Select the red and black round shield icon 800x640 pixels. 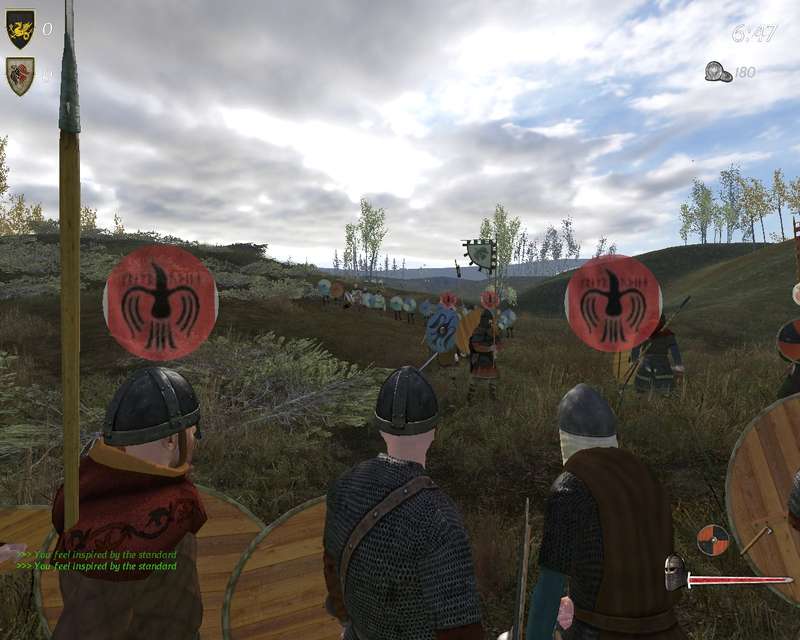point(713,540)
